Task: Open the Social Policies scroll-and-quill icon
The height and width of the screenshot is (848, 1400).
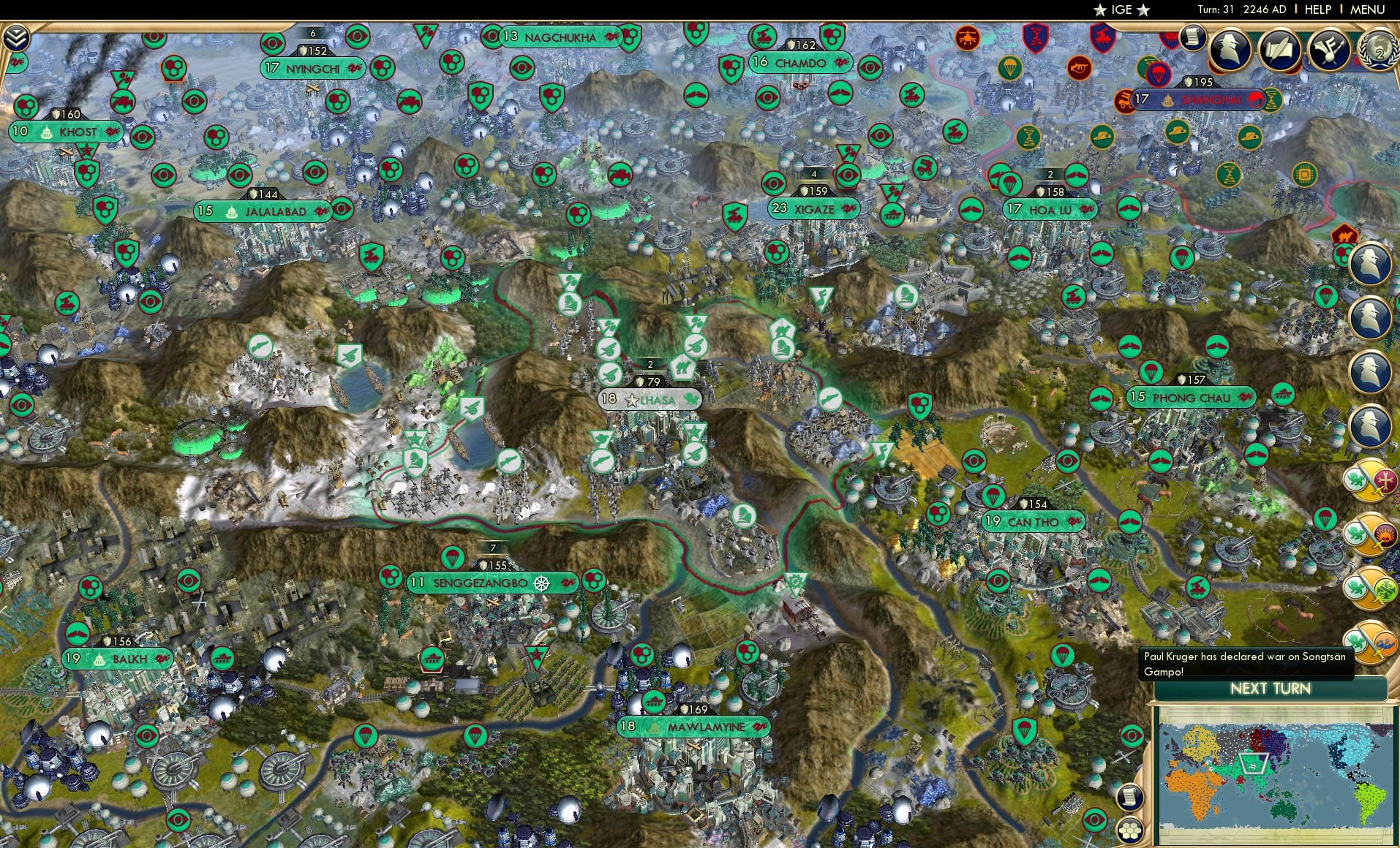Action: [x=1279, y=50]
